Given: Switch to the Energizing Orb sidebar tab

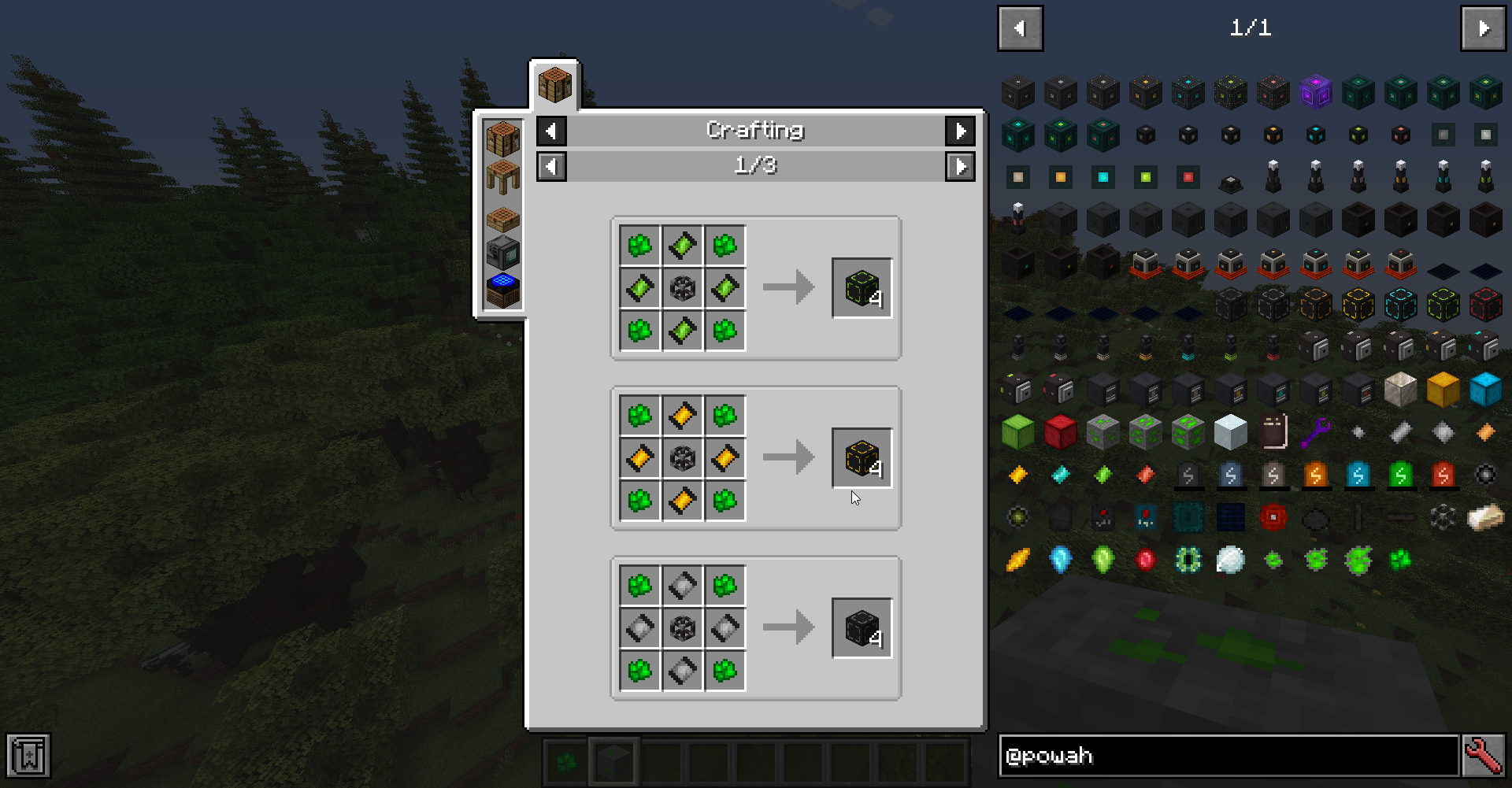Looking at the screenshot, I should [502, 290].
